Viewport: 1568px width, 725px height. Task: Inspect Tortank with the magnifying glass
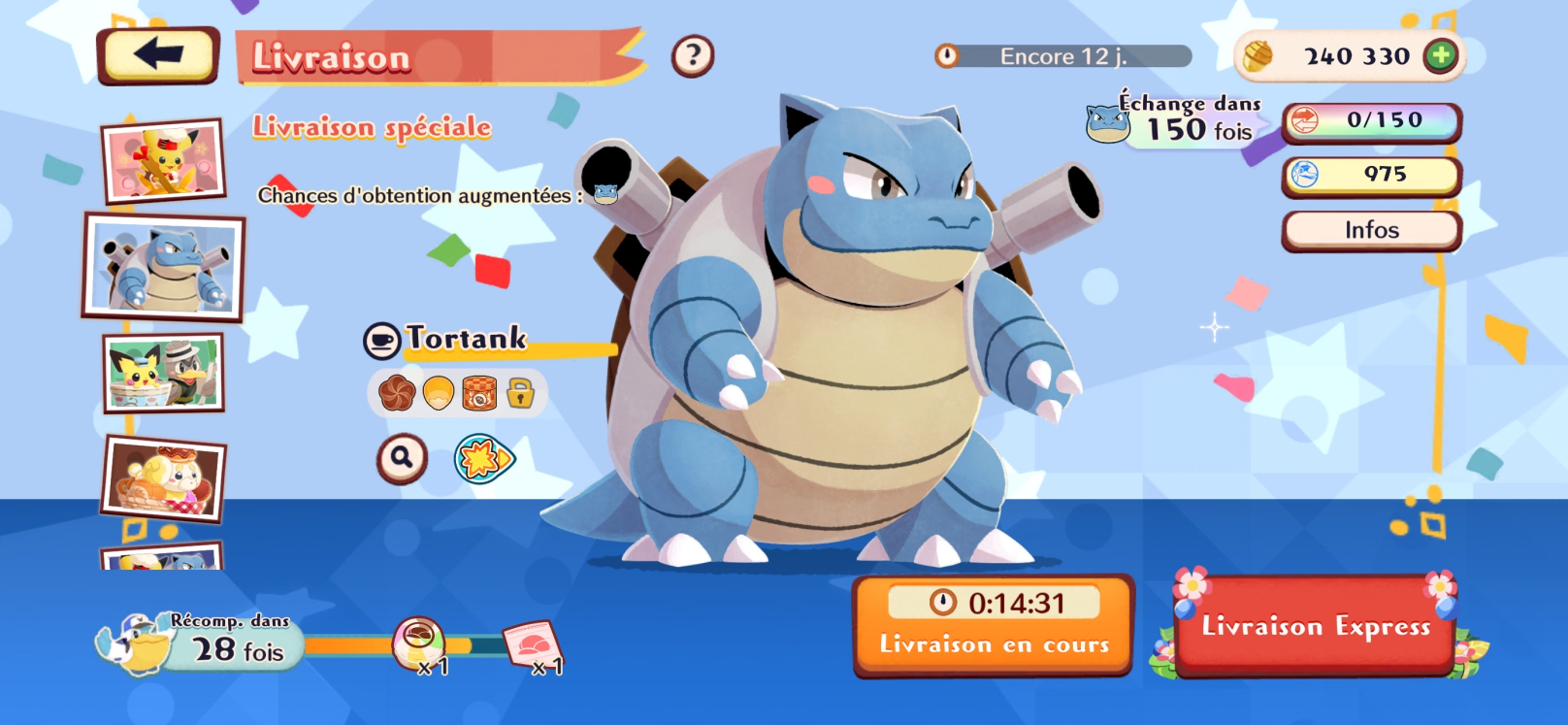tap(402, 457)
